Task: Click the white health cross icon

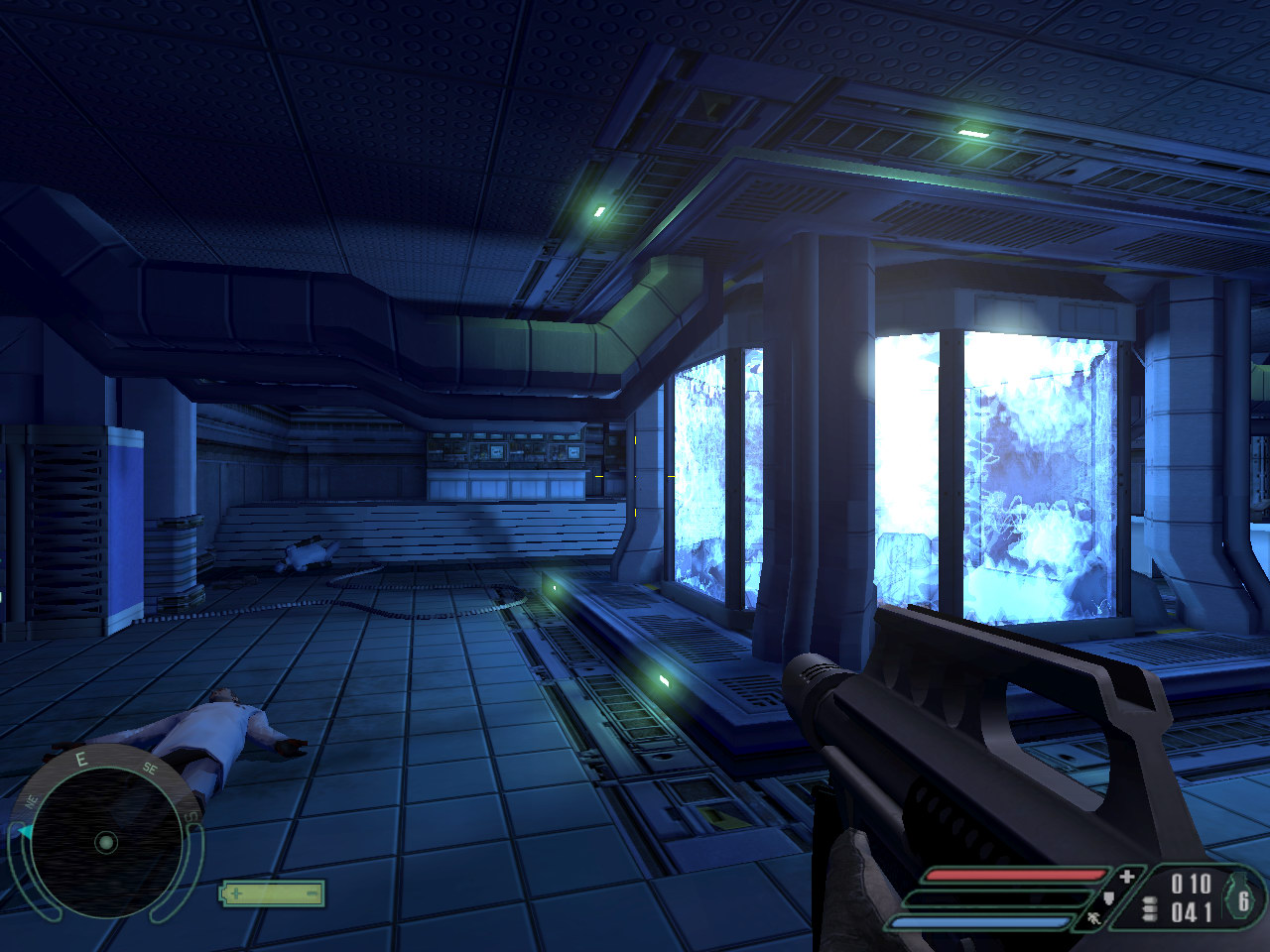Action: [x=1127, y=877]
